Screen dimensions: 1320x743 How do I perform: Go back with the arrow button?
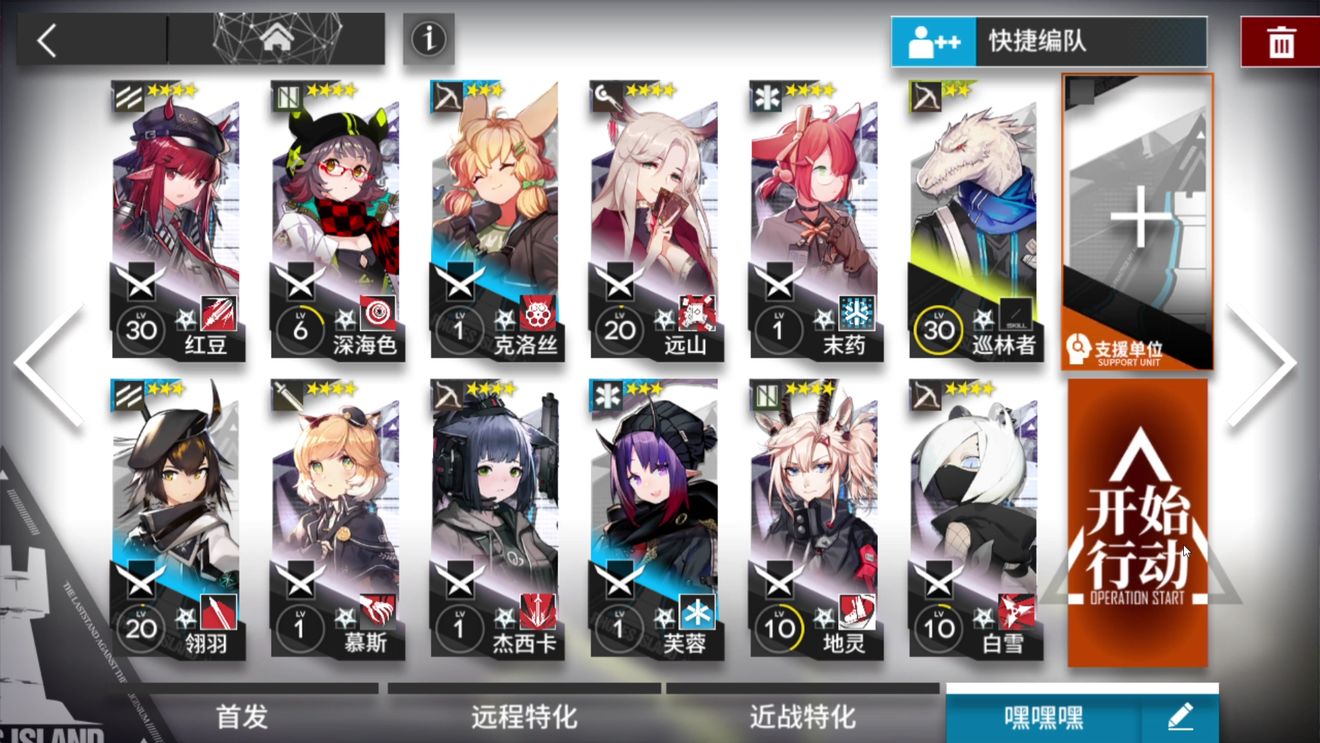[48, 40]
